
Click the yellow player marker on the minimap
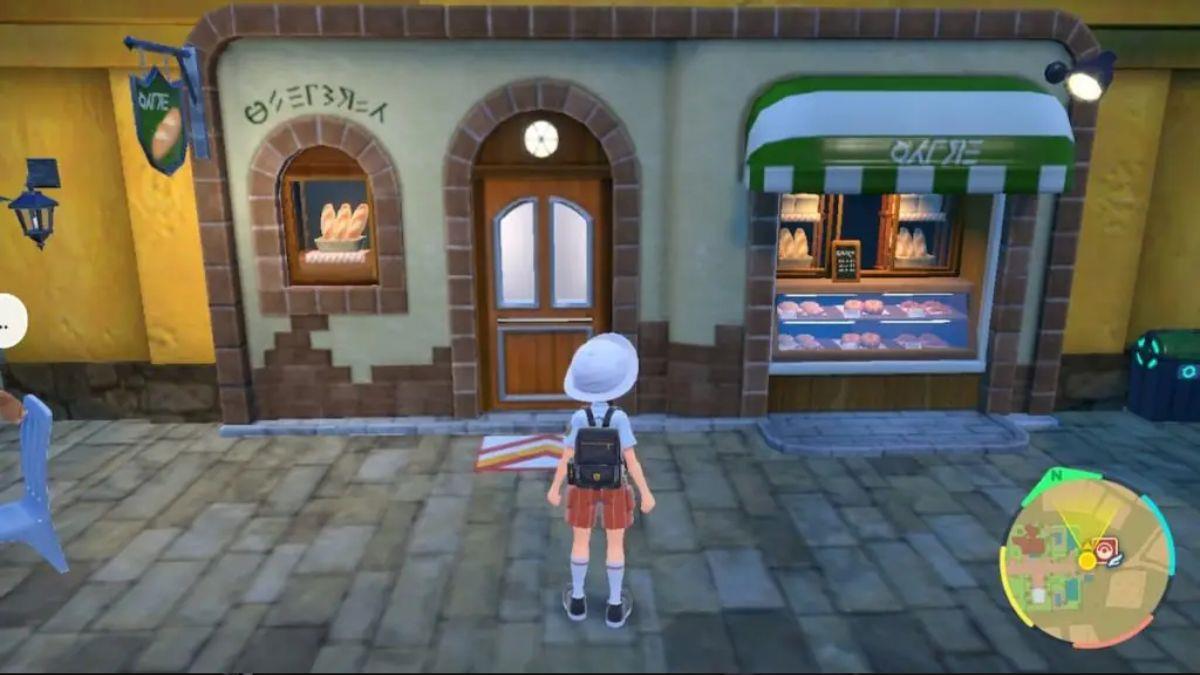point(1087,561)
